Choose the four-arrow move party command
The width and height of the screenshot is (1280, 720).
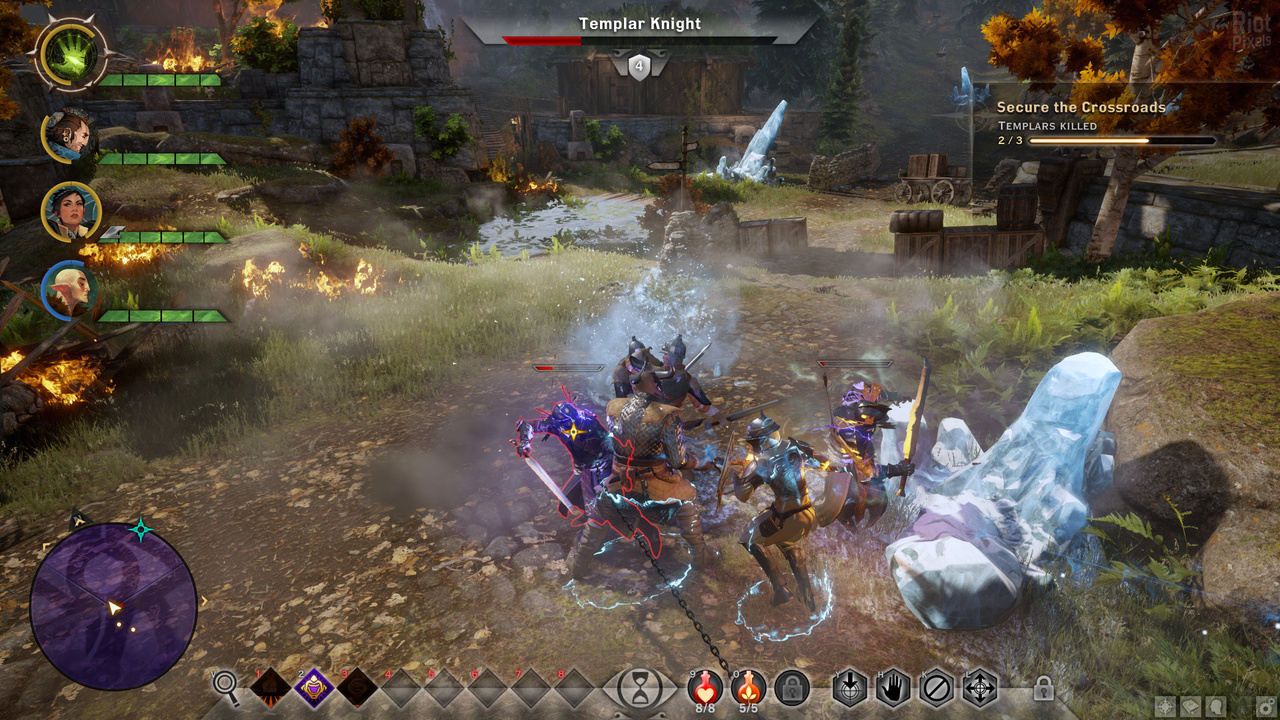(x=980, y=688)
